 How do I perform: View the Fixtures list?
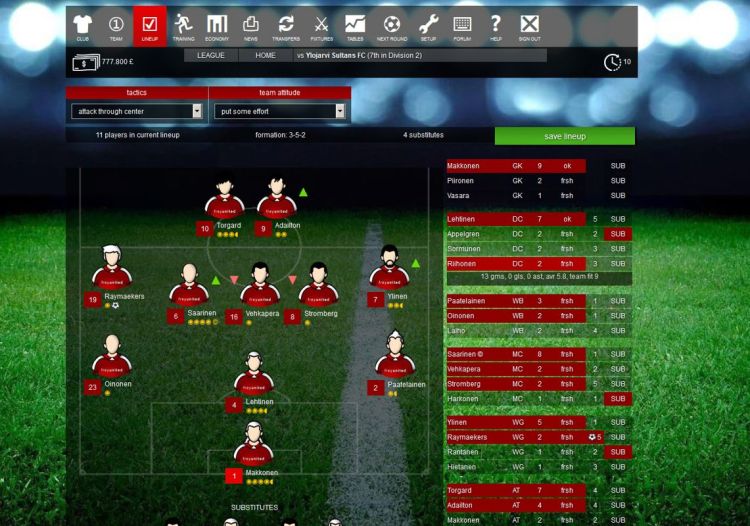(x=321, y=26)
